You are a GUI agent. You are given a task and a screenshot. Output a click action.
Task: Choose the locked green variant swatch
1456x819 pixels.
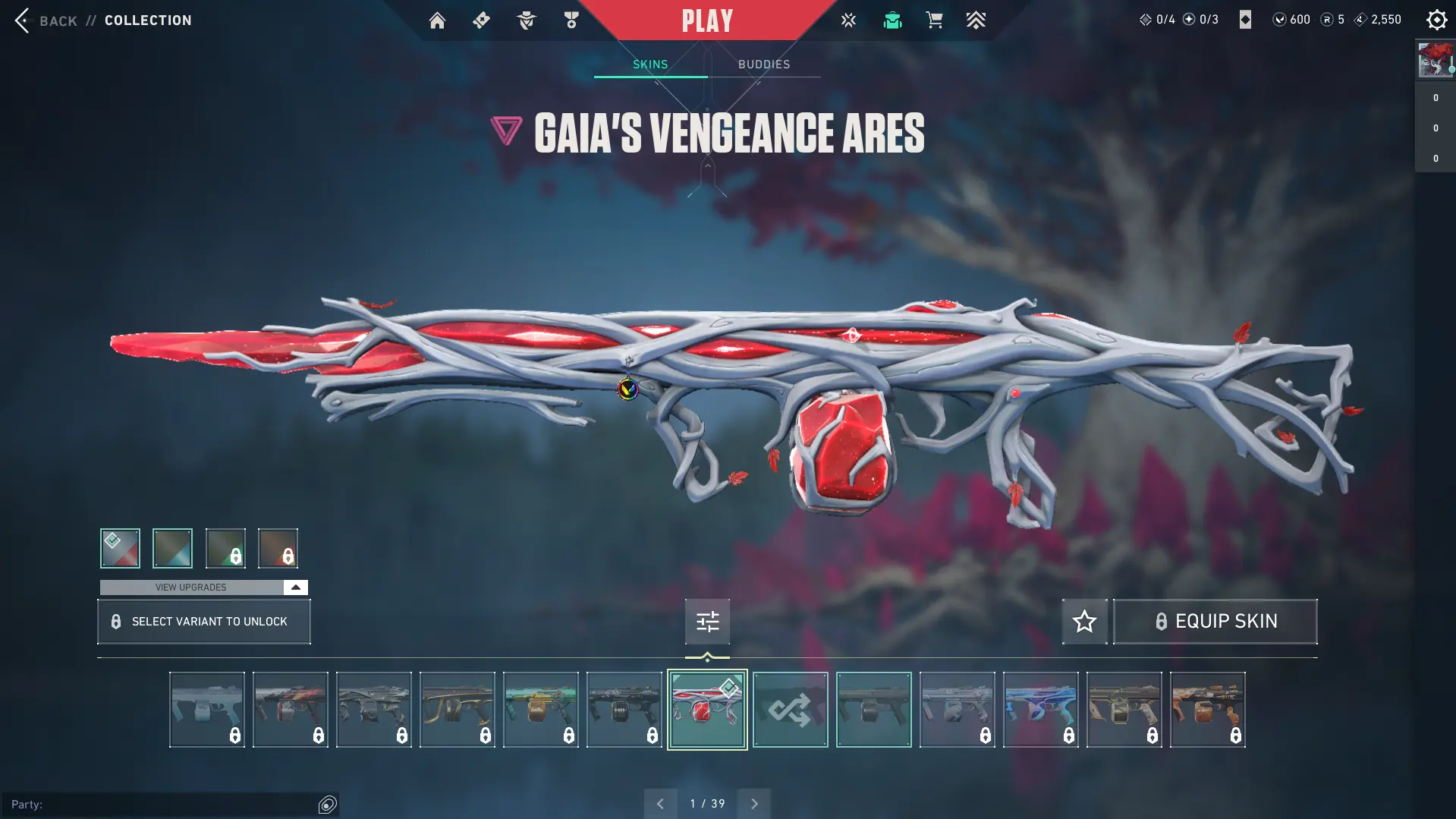(225, 548)
